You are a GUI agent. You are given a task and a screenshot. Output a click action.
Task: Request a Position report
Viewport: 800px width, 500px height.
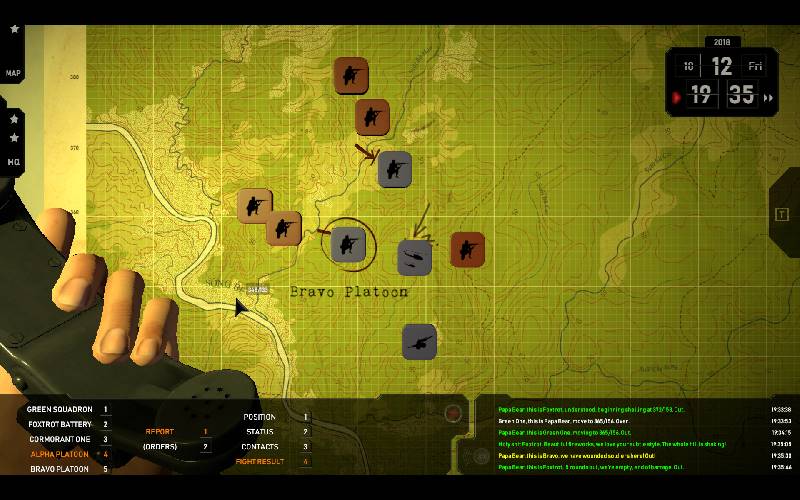pos(259,417)
